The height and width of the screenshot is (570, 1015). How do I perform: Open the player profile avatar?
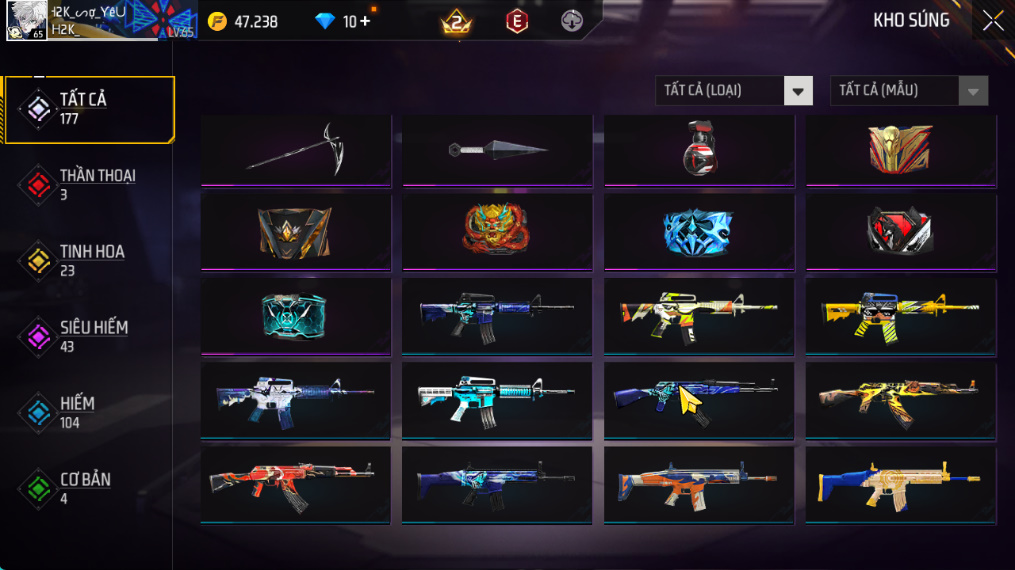(26, 20)
